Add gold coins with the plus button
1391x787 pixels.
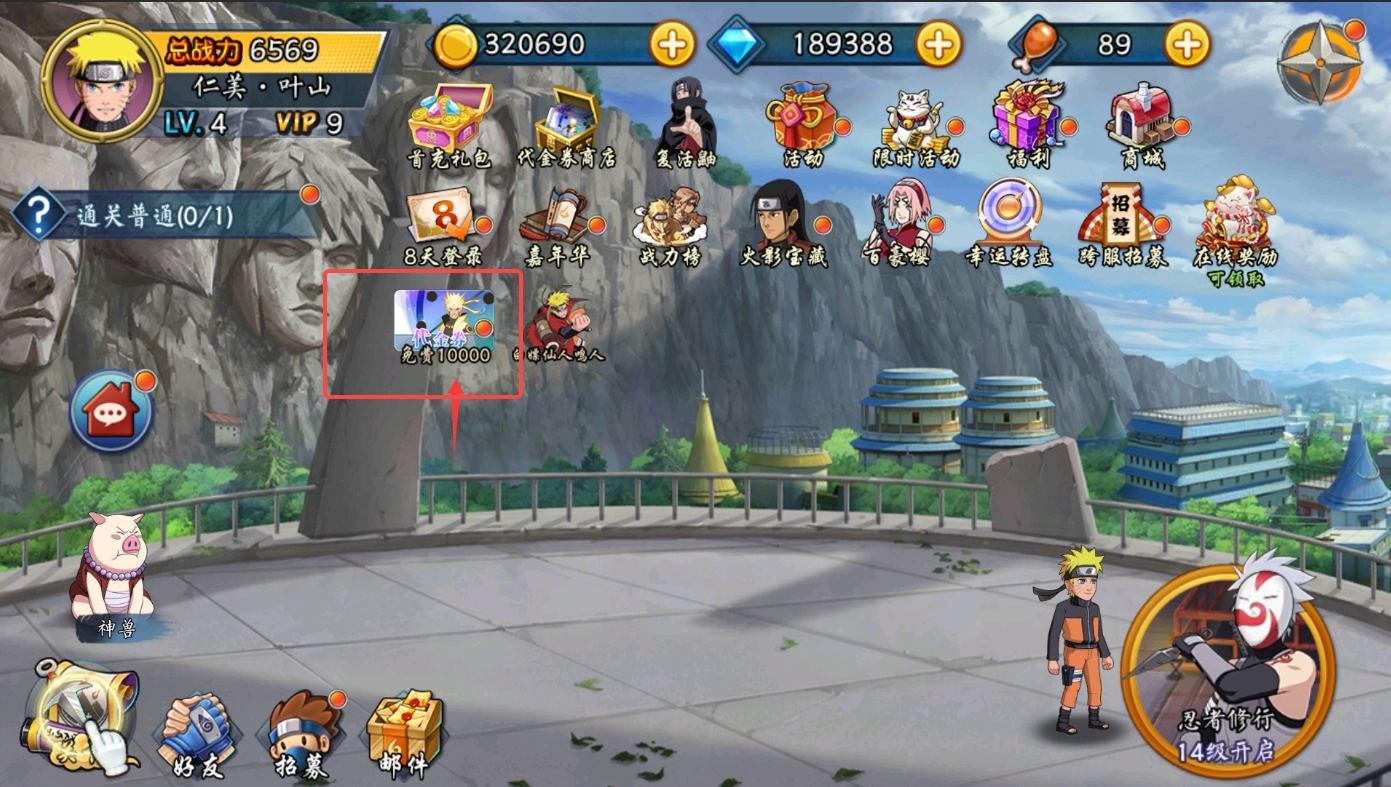[x=672, y=44]
